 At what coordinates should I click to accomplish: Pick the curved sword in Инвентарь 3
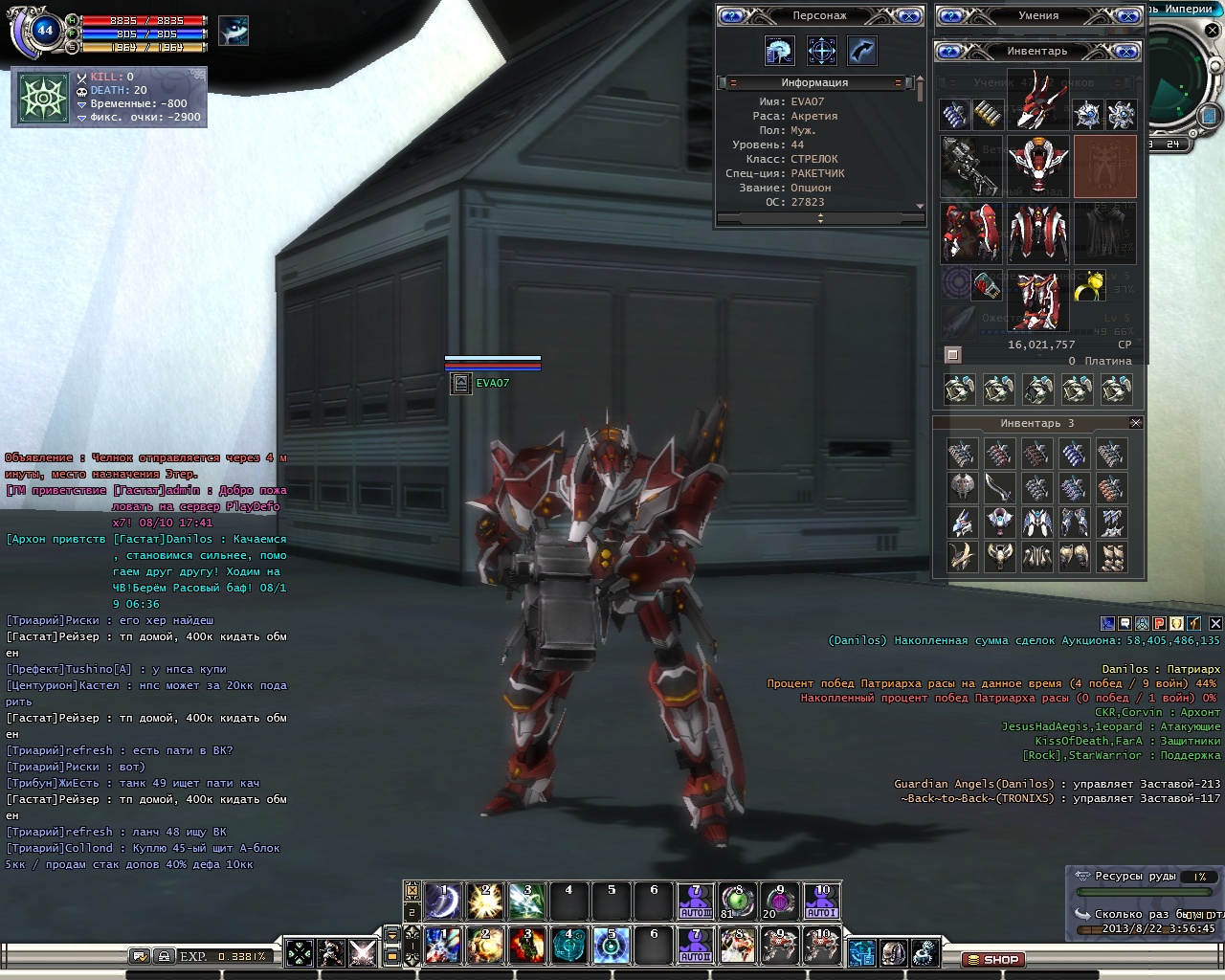tap(998, 488)
